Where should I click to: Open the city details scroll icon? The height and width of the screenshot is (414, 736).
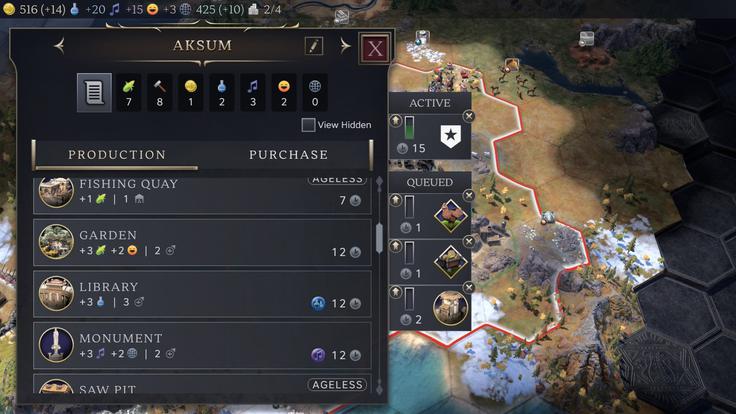[94, 92]
